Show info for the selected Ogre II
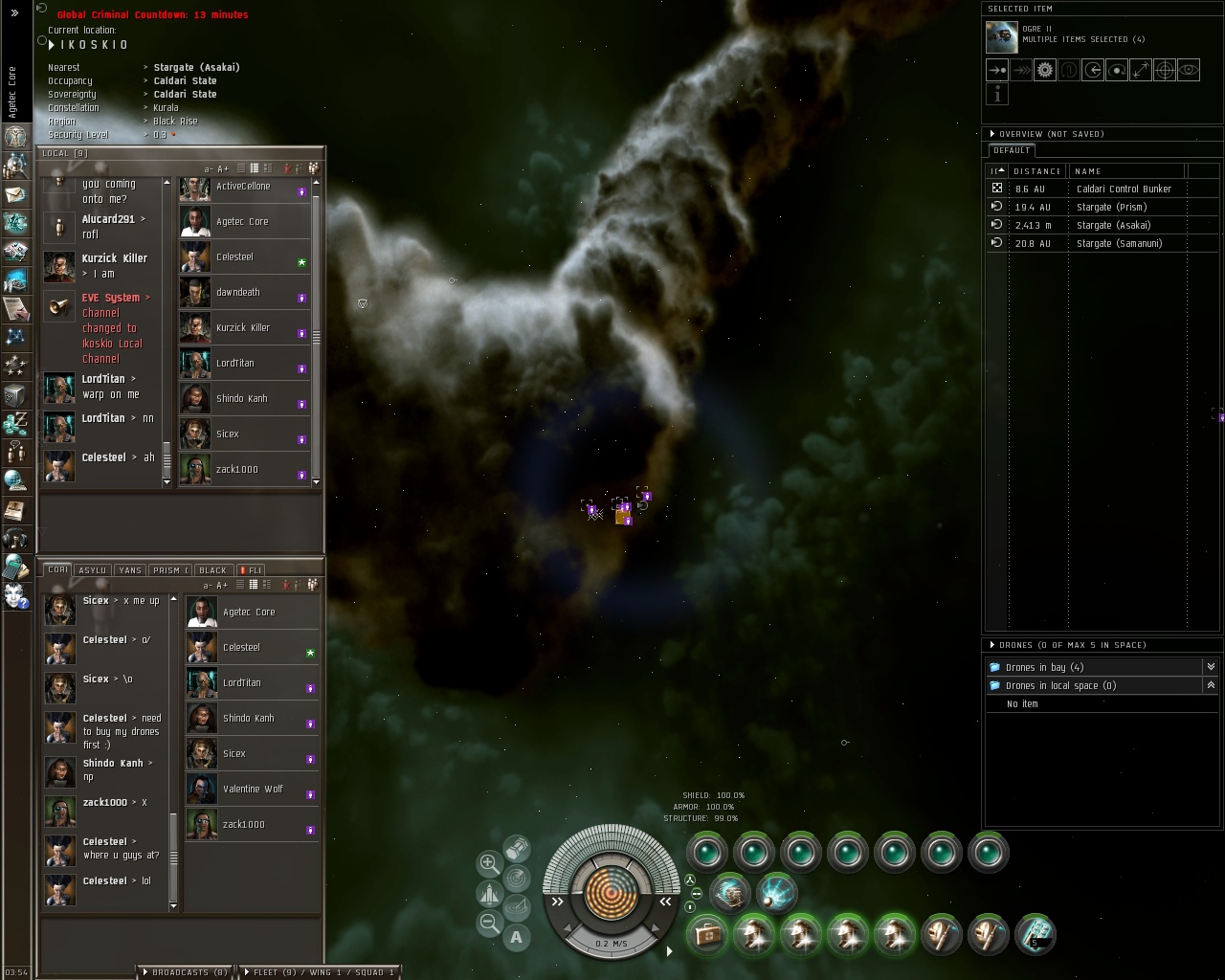This screenshot has height=980, width=1225. tap(997, 94)
